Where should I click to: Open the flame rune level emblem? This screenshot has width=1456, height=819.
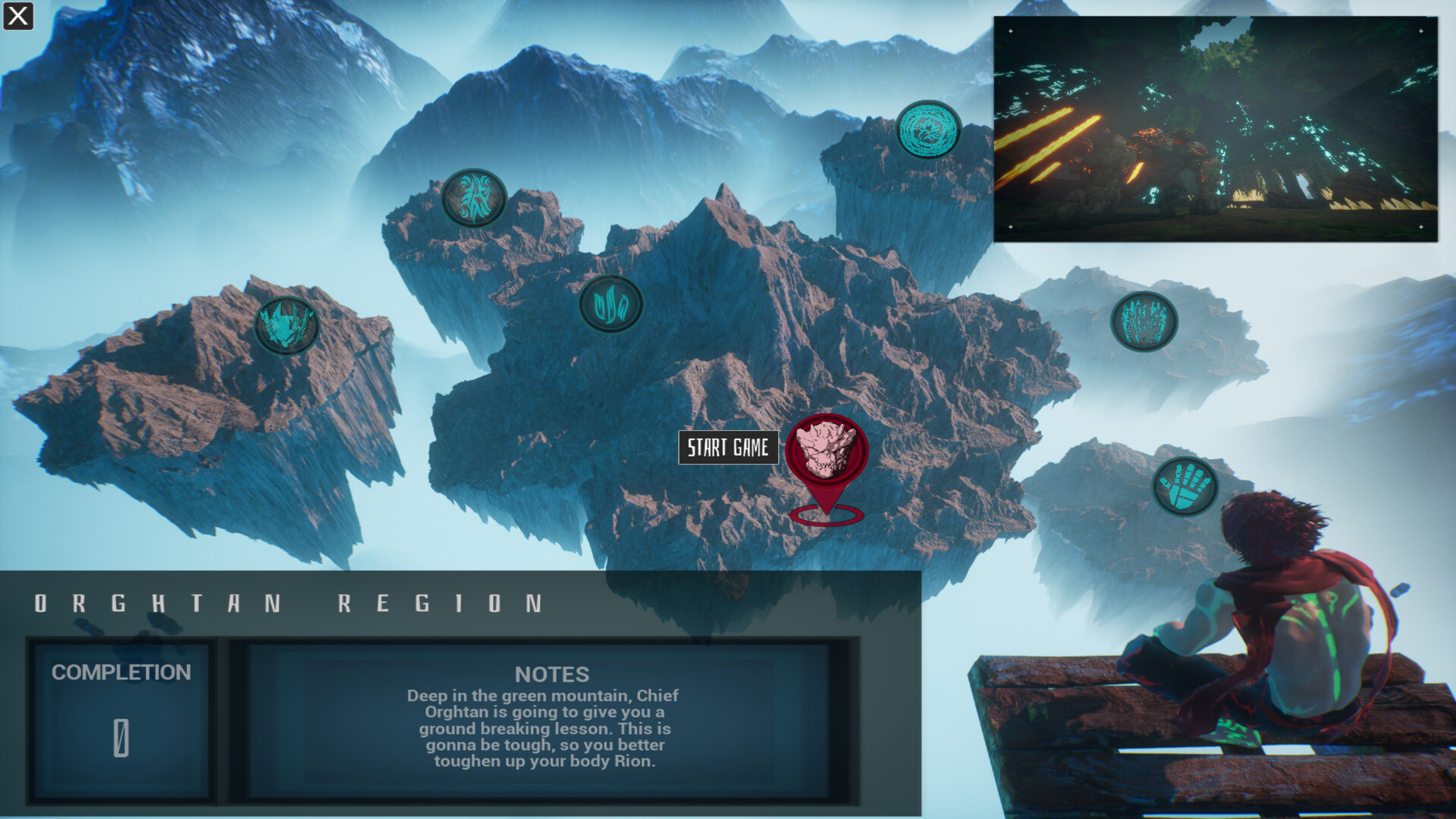(x=611, y=303)
